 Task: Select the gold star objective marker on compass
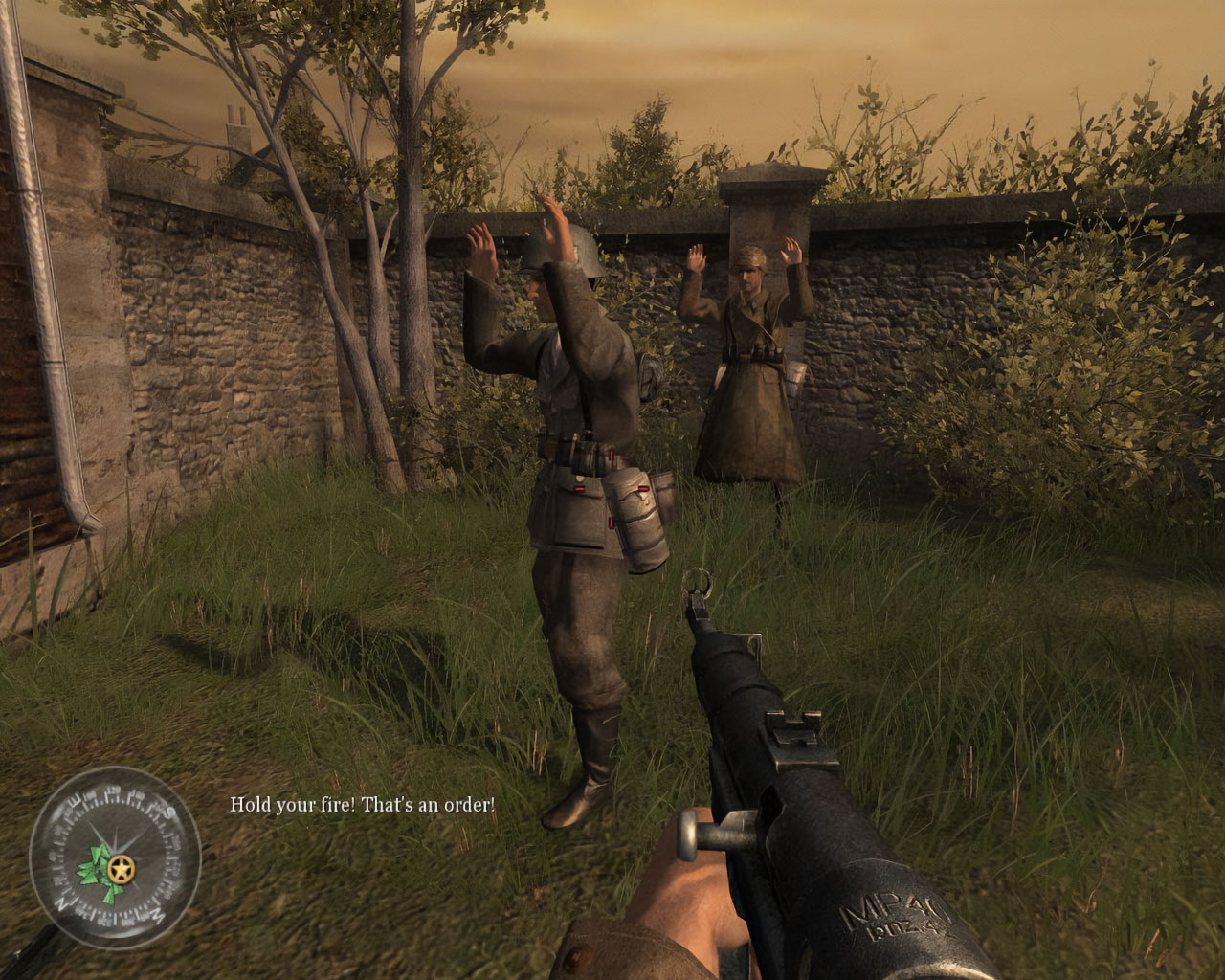(x=122, y=869)
